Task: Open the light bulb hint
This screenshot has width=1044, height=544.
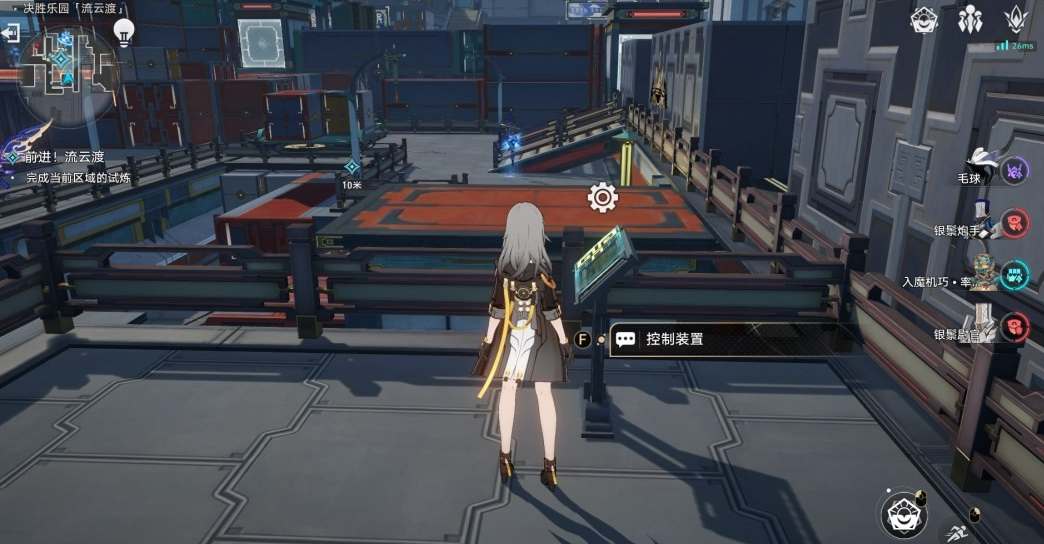Action: (x=124, y=32)
